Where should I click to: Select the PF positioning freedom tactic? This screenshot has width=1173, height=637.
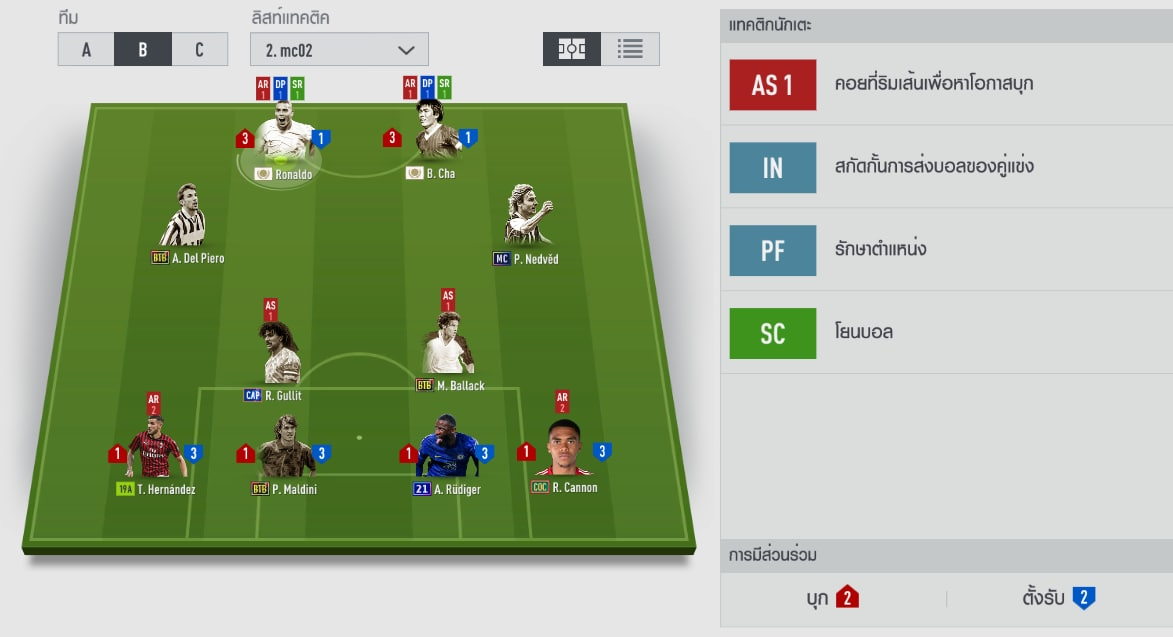(x=945, y=250)
